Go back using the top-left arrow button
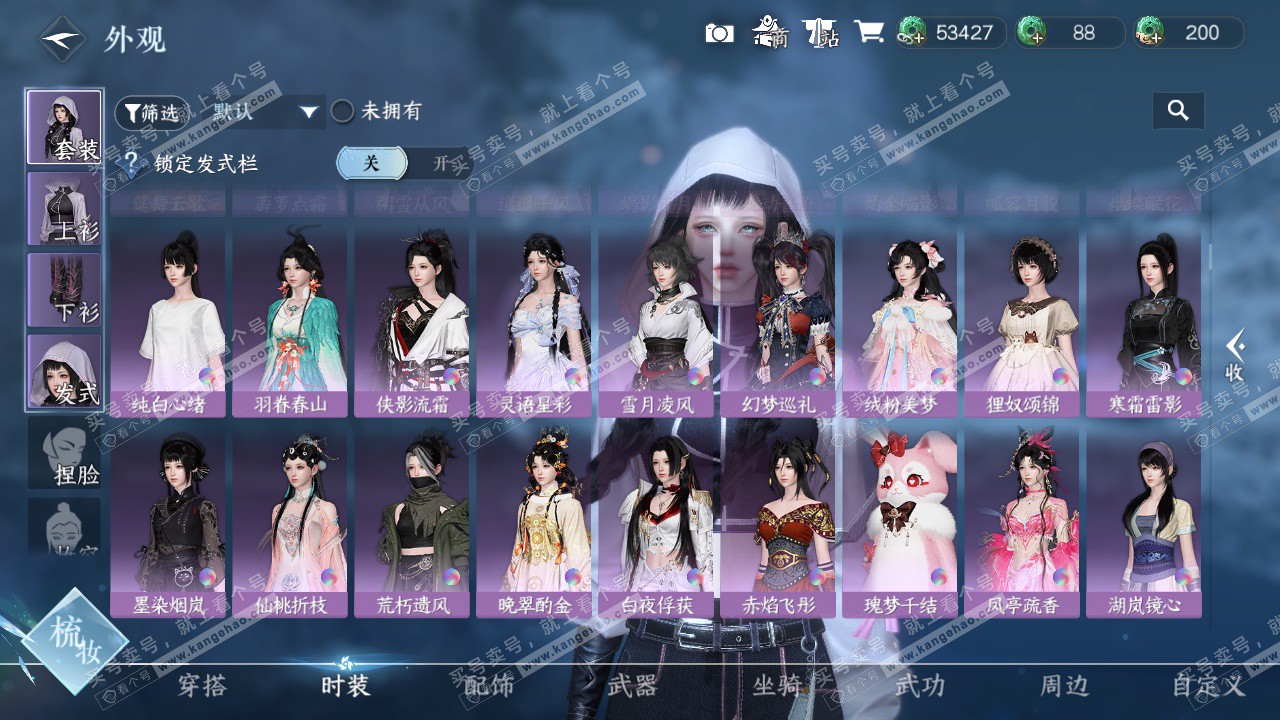 click(x=62, y=39)
